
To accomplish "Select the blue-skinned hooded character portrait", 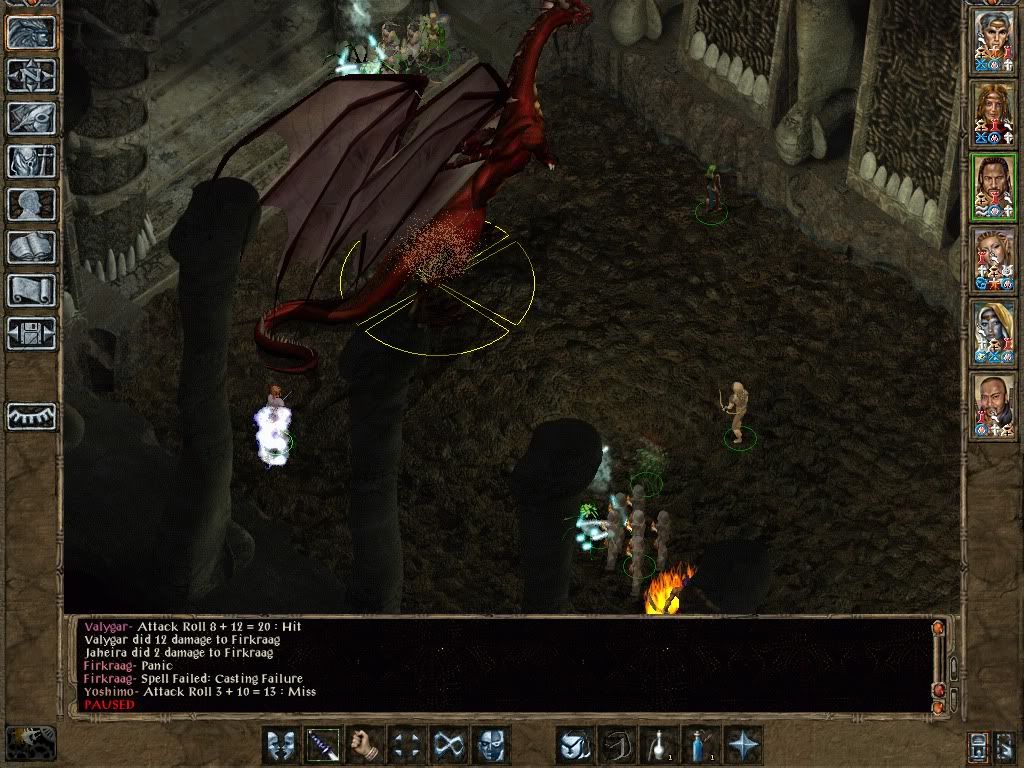I will coord(994,333).
